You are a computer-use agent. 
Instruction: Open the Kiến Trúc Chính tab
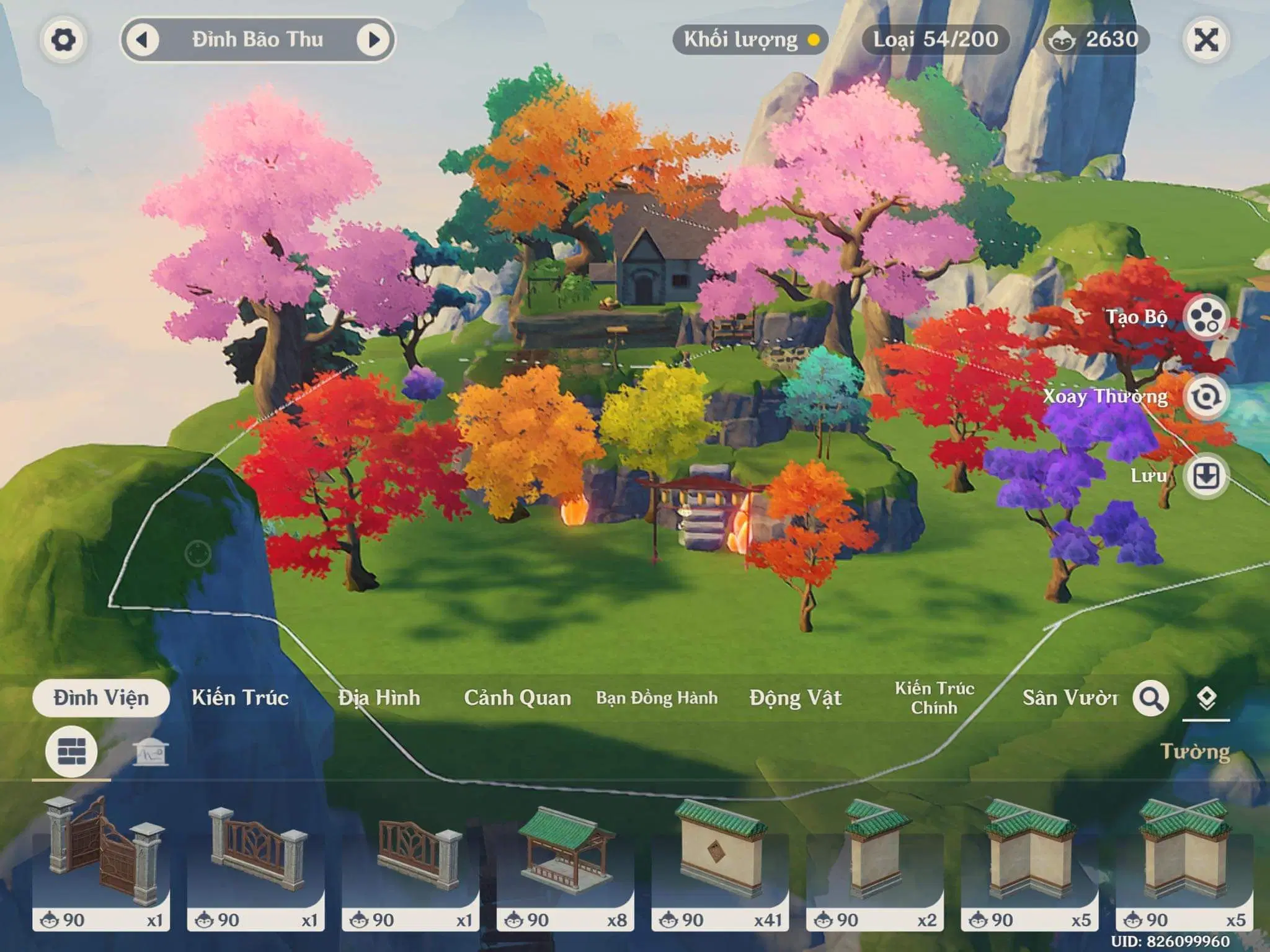934,698
